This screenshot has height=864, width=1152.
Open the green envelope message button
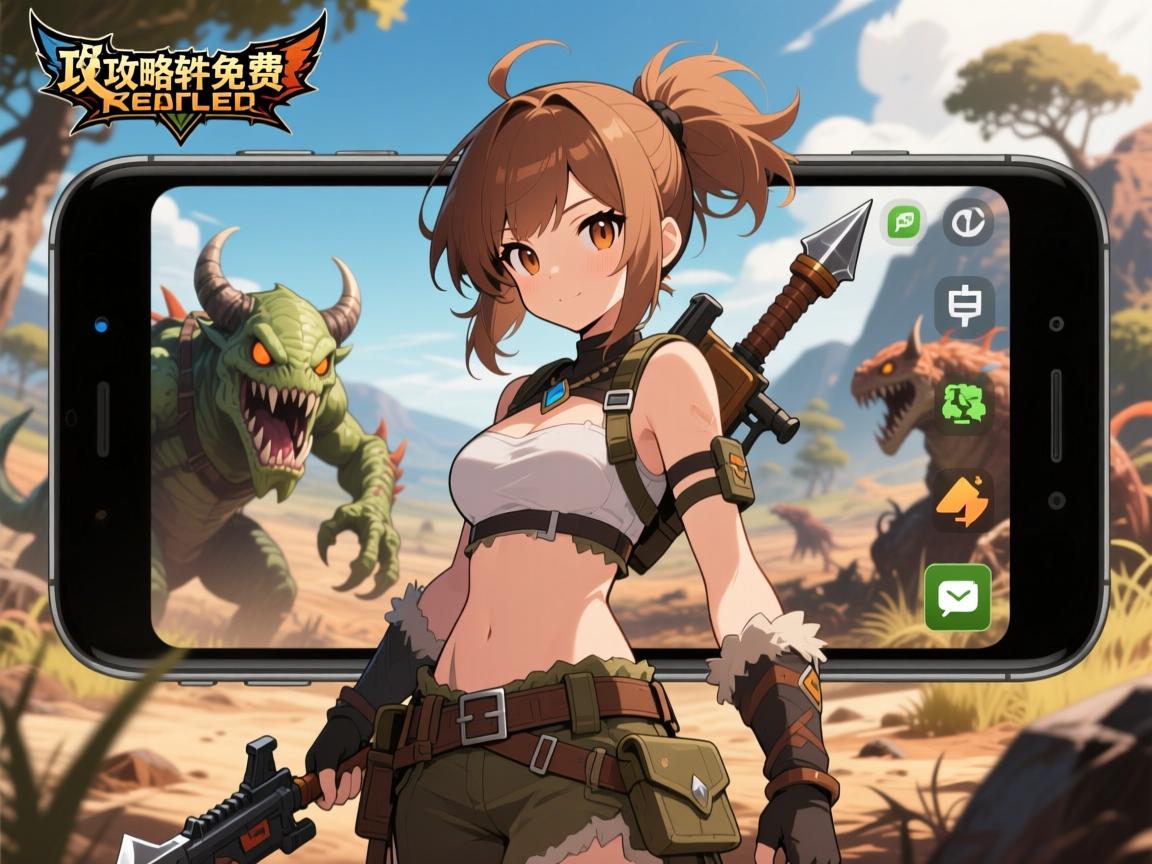[958, 597]
